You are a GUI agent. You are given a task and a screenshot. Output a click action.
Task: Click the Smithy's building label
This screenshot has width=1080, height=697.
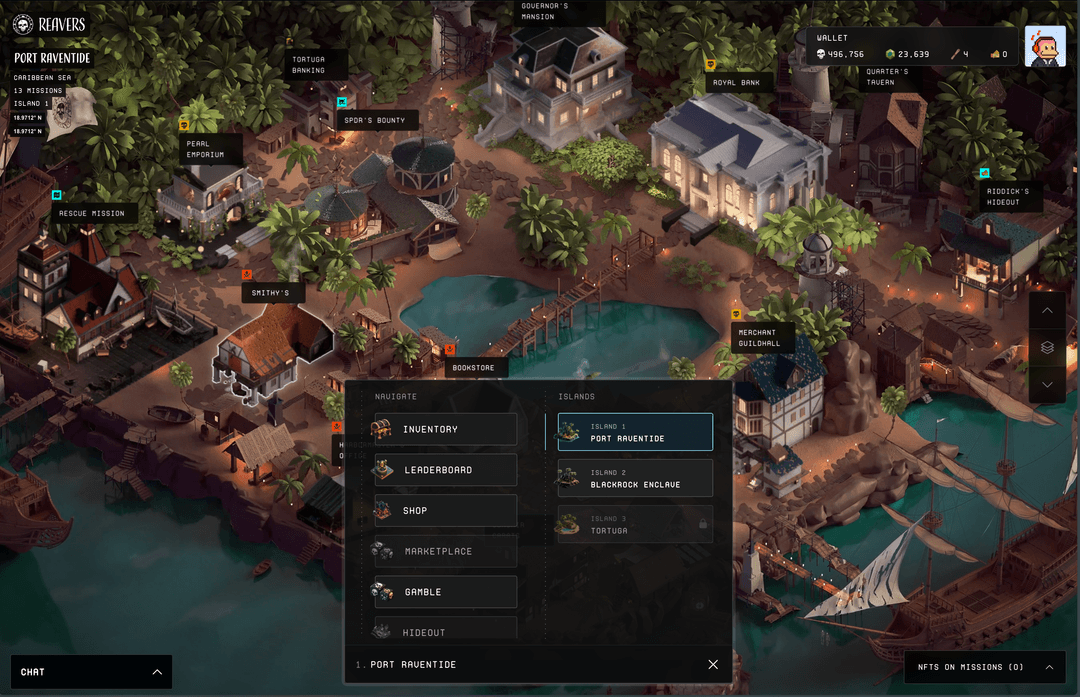point(271,293)
